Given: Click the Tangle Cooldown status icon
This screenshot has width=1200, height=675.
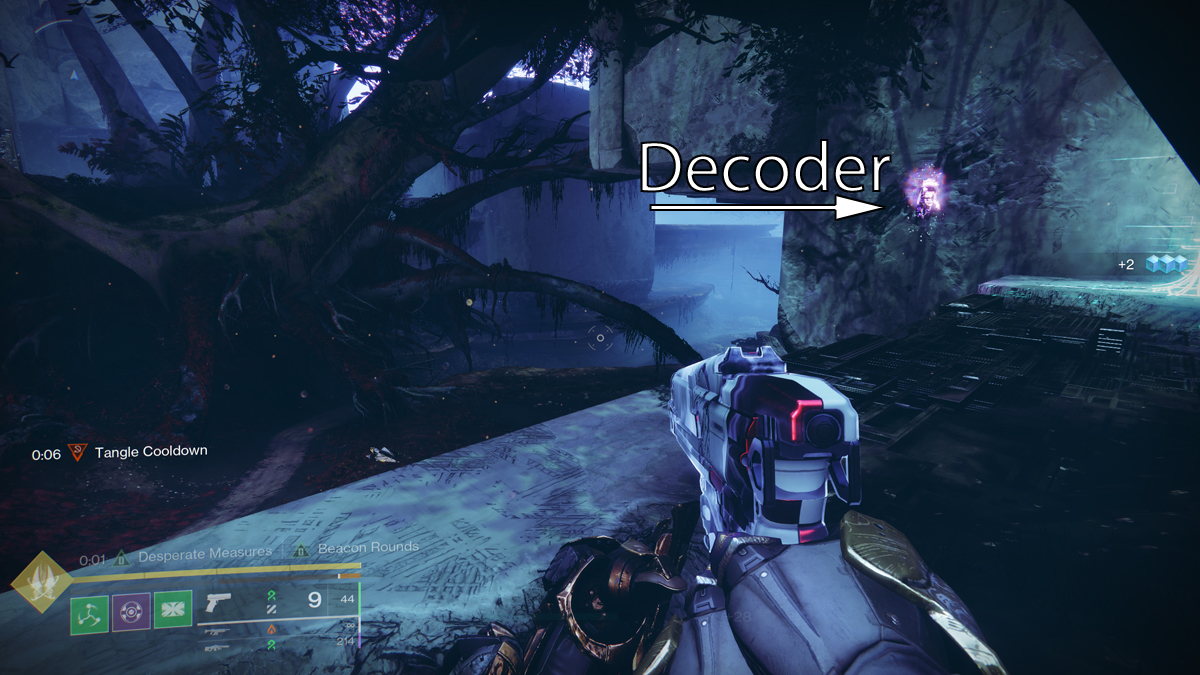Looking at the screenshot, I should pyautogui.click(x=76, y=452).
